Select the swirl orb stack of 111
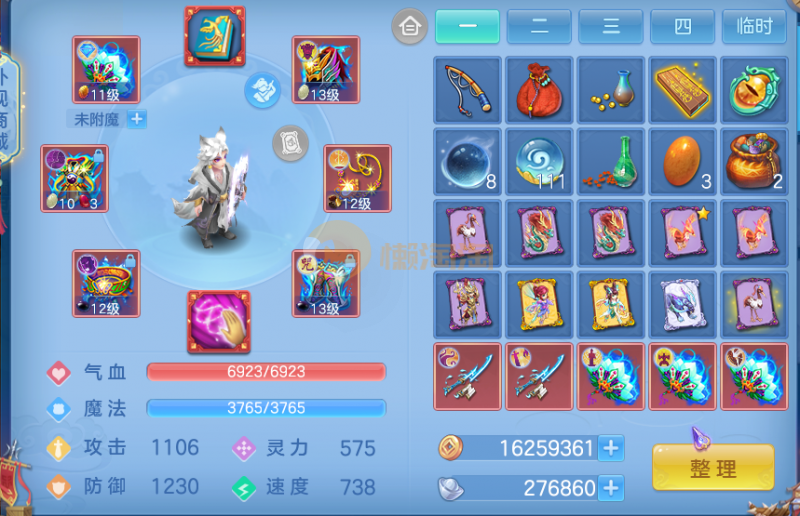 click(x=539, y=162)
